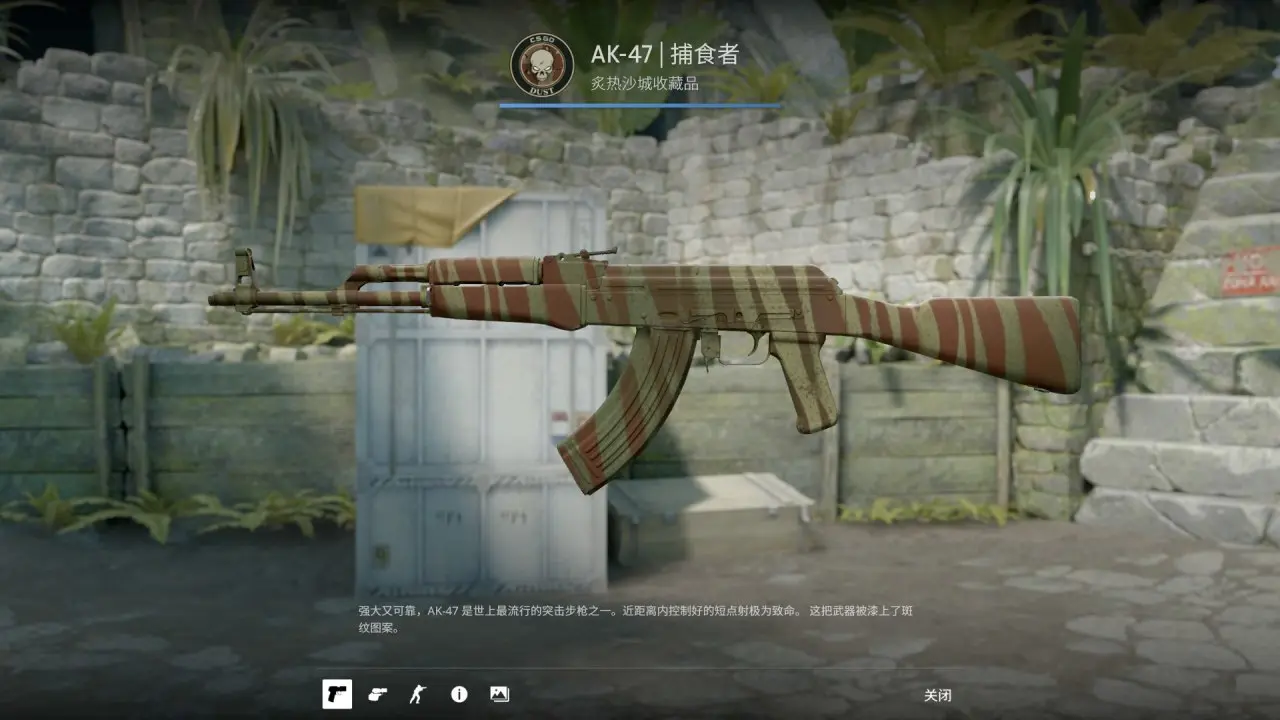Switch to the hand-held weapon view icon
This screenshot has width=1280, height=720.
[x=377, y=694]
